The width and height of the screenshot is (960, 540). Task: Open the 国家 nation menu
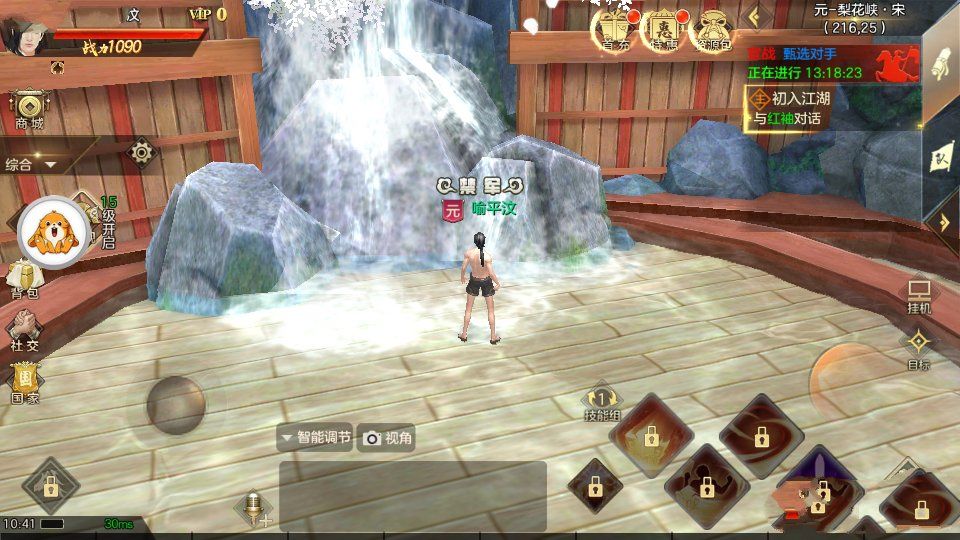(25, 383)
